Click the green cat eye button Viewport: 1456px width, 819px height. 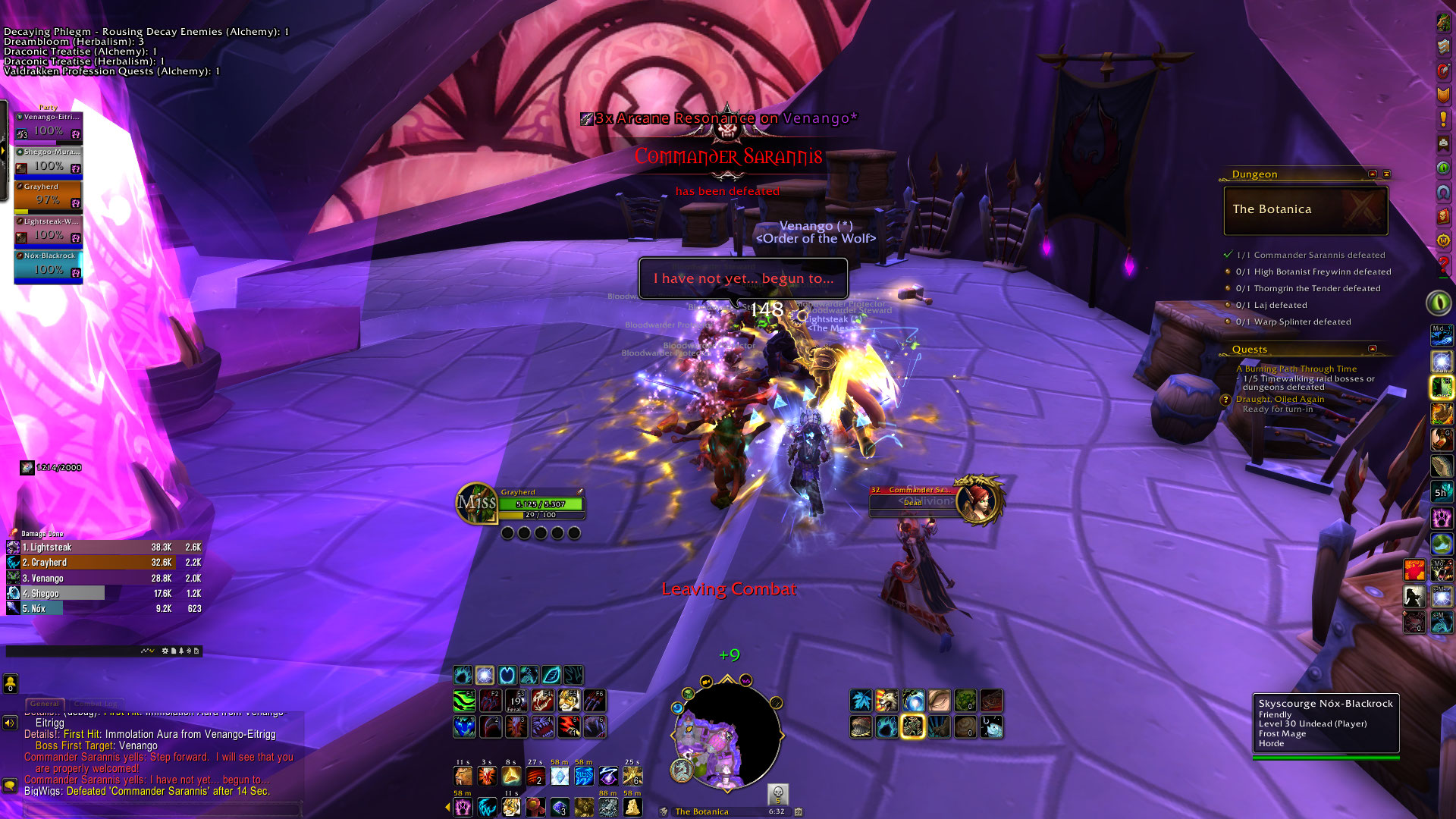click(1439, 303)
